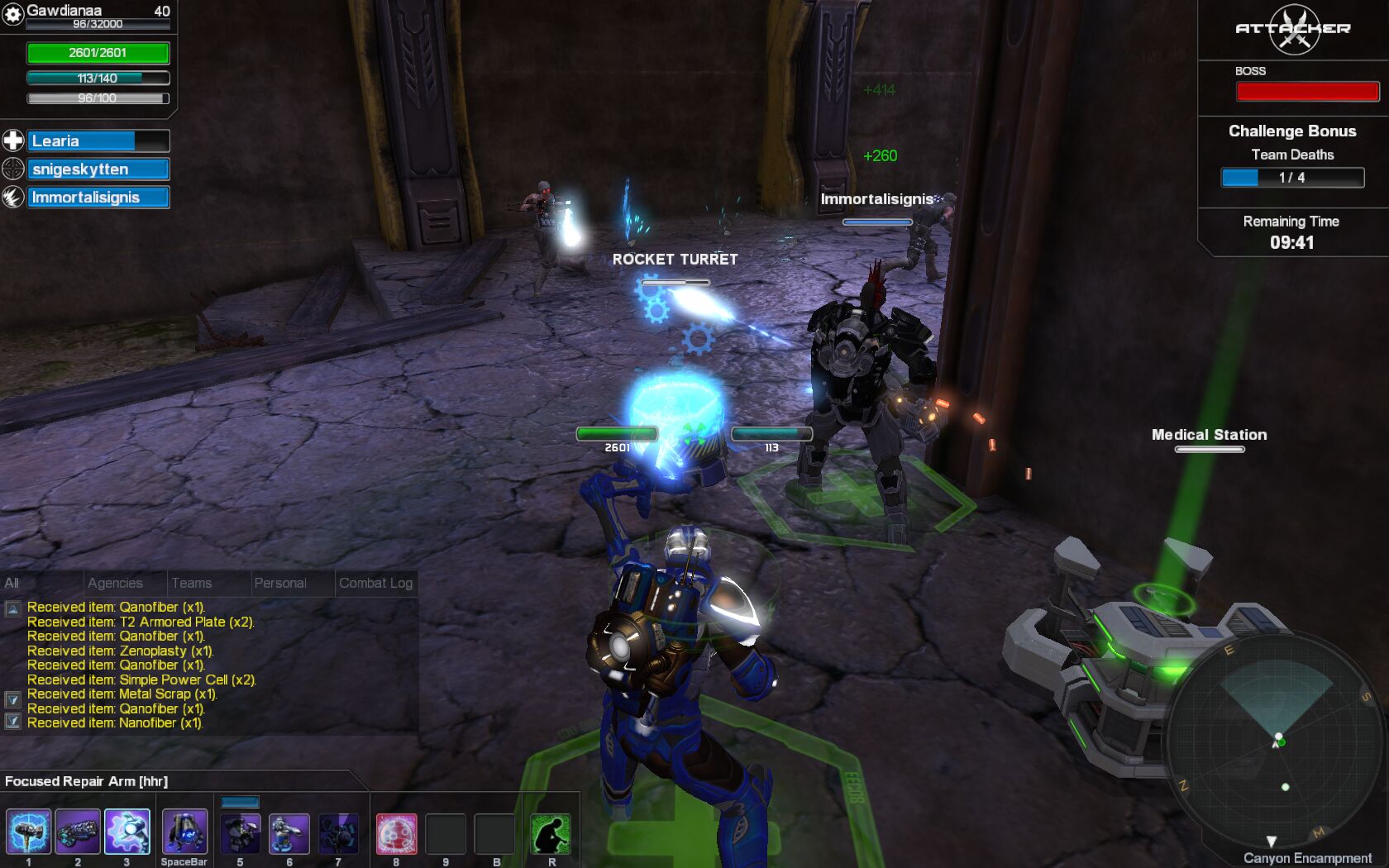Select the Personal chat tab
The width and height of the screenshot is (1389, 868).
pyautogui.click(x=280, y=583)
